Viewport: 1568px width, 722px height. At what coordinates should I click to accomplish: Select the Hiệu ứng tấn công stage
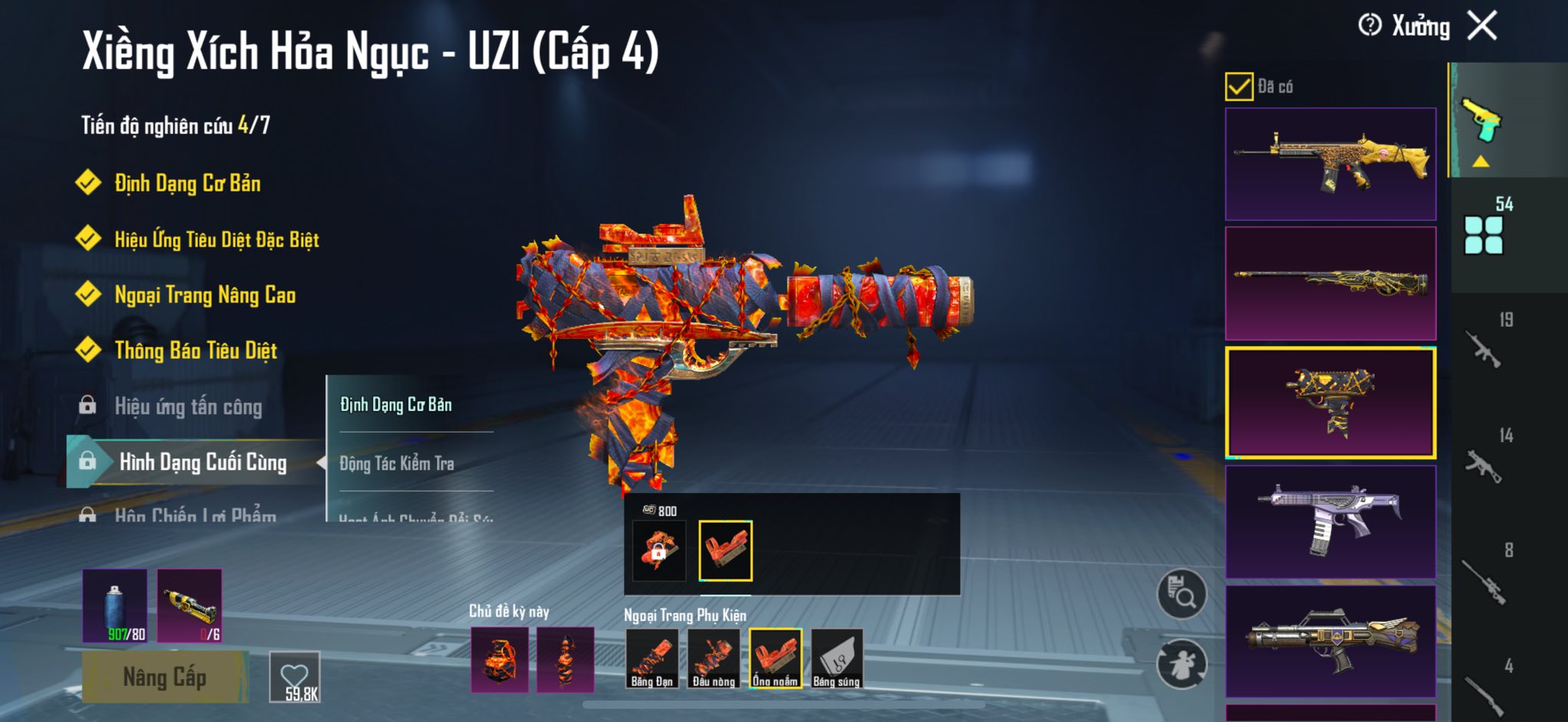(188, 407)
